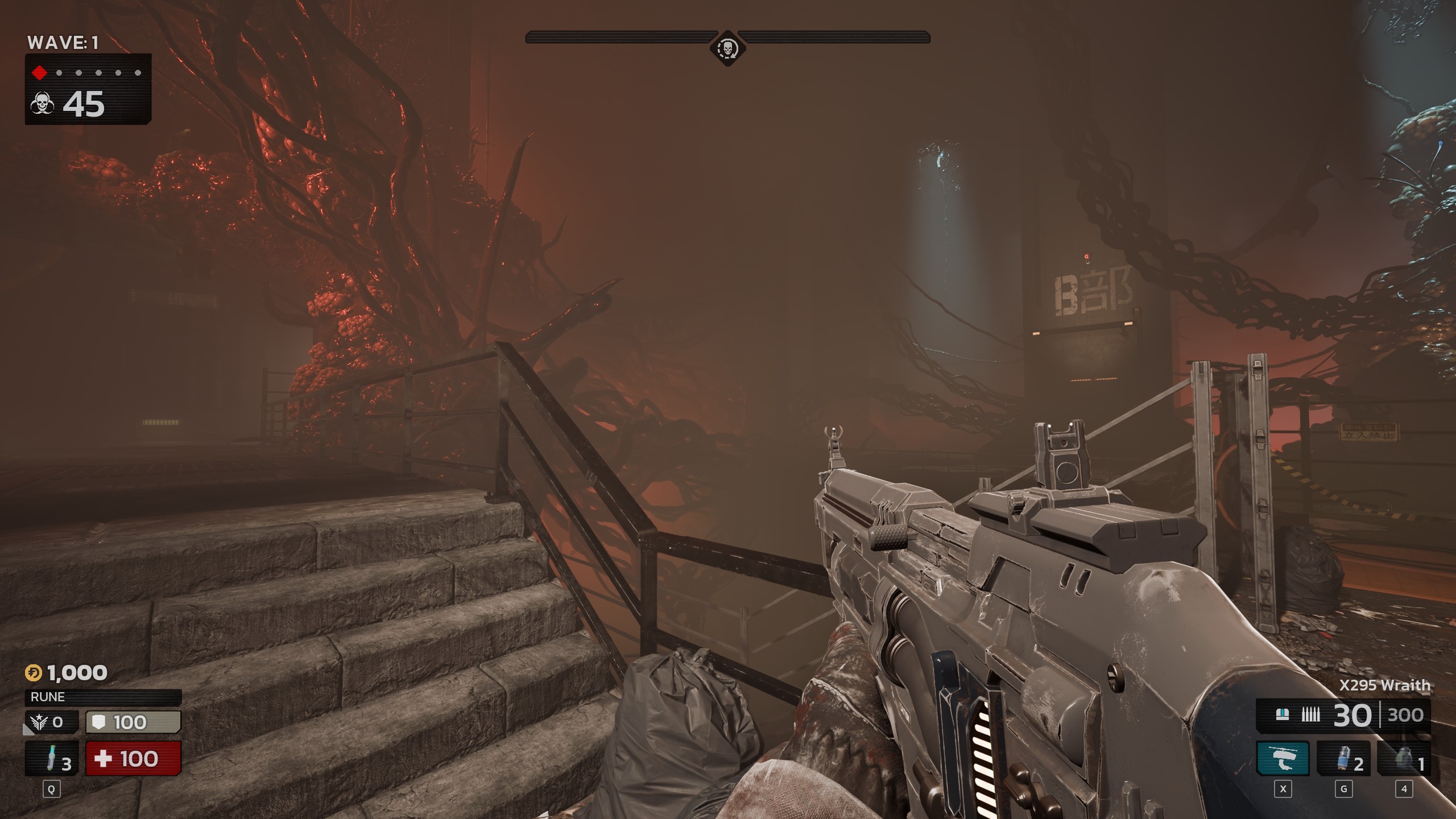Choose the faded green grenade slot

click(x=1404, y=758)
